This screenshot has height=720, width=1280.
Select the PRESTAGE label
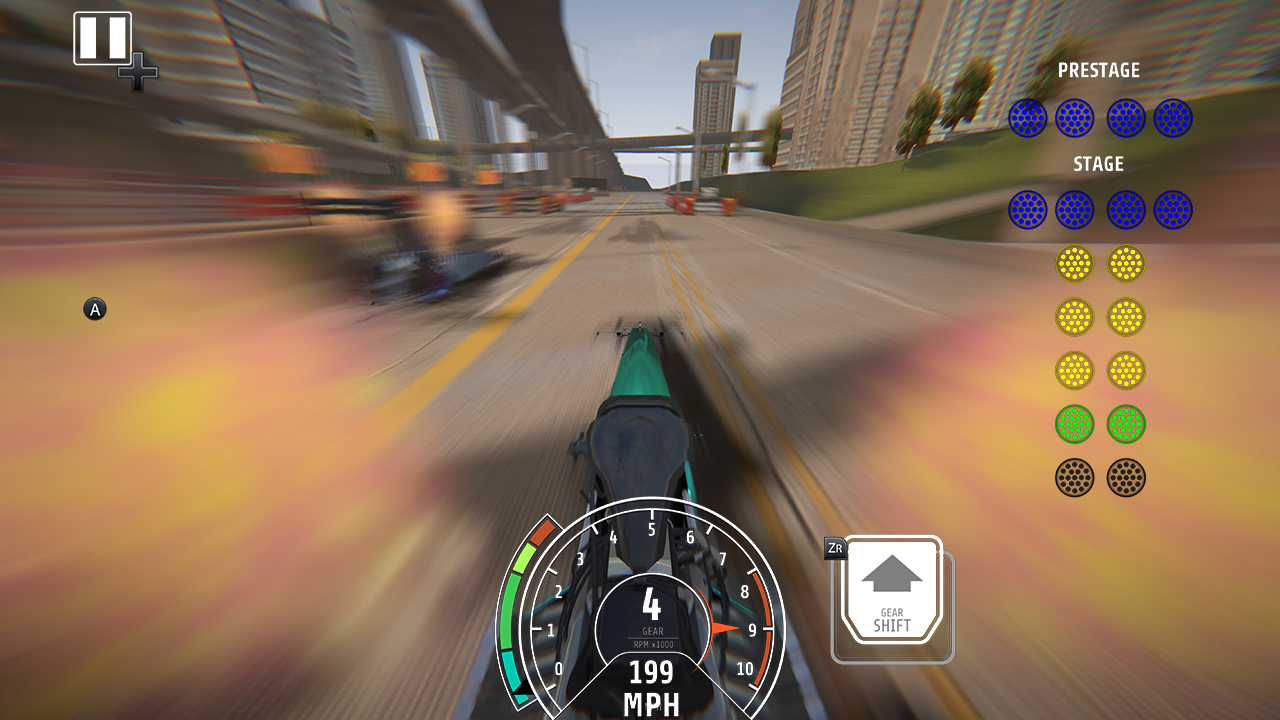1100,70
